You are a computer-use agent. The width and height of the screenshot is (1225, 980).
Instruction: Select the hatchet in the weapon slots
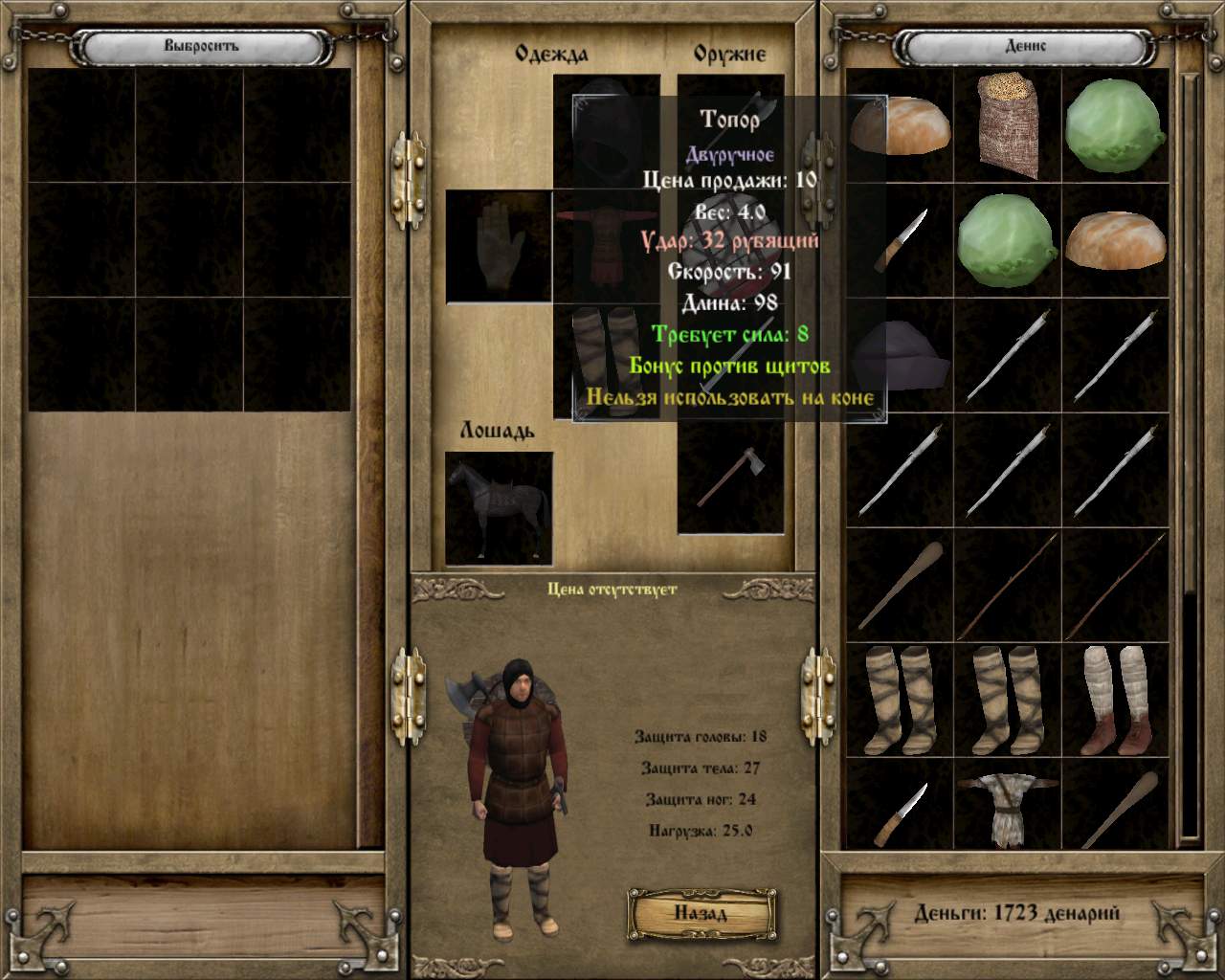coord(730,477)
